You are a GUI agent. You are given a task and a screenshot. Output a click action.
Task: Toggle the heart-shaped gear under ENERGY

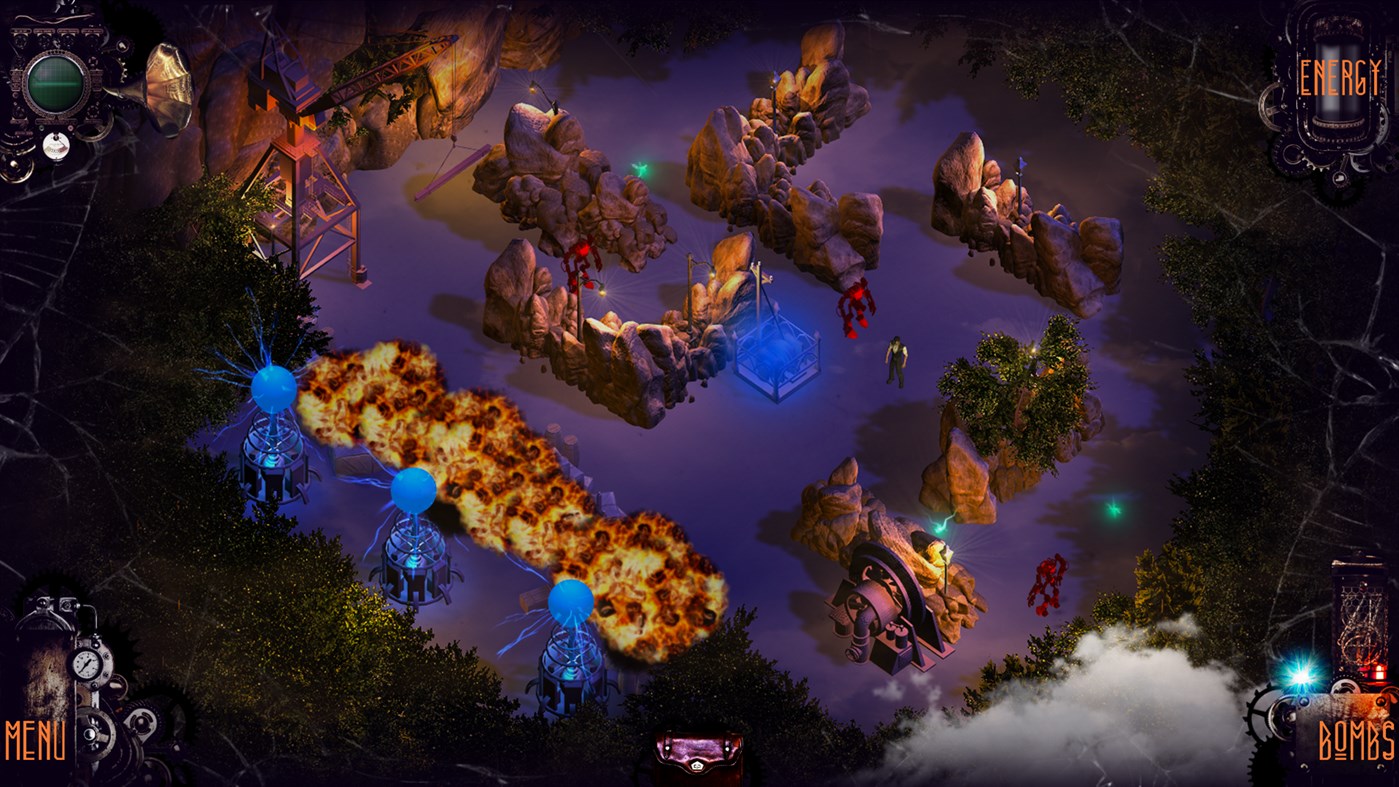[x=1340, y=178]
